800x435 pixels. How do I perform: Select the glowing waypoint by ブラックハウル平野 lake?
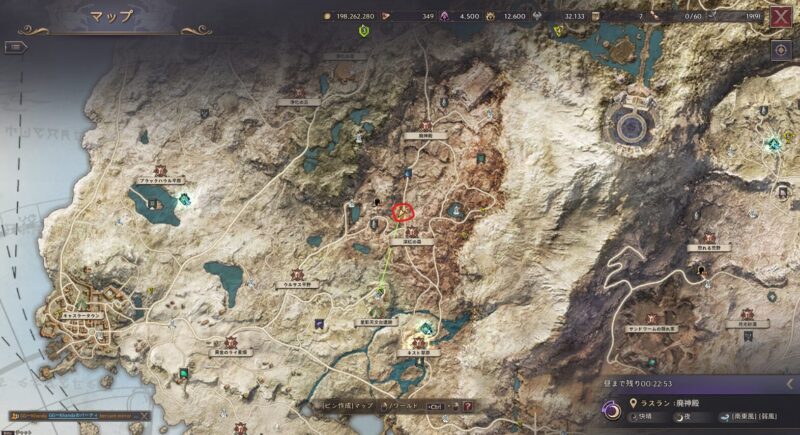point(185,200)
